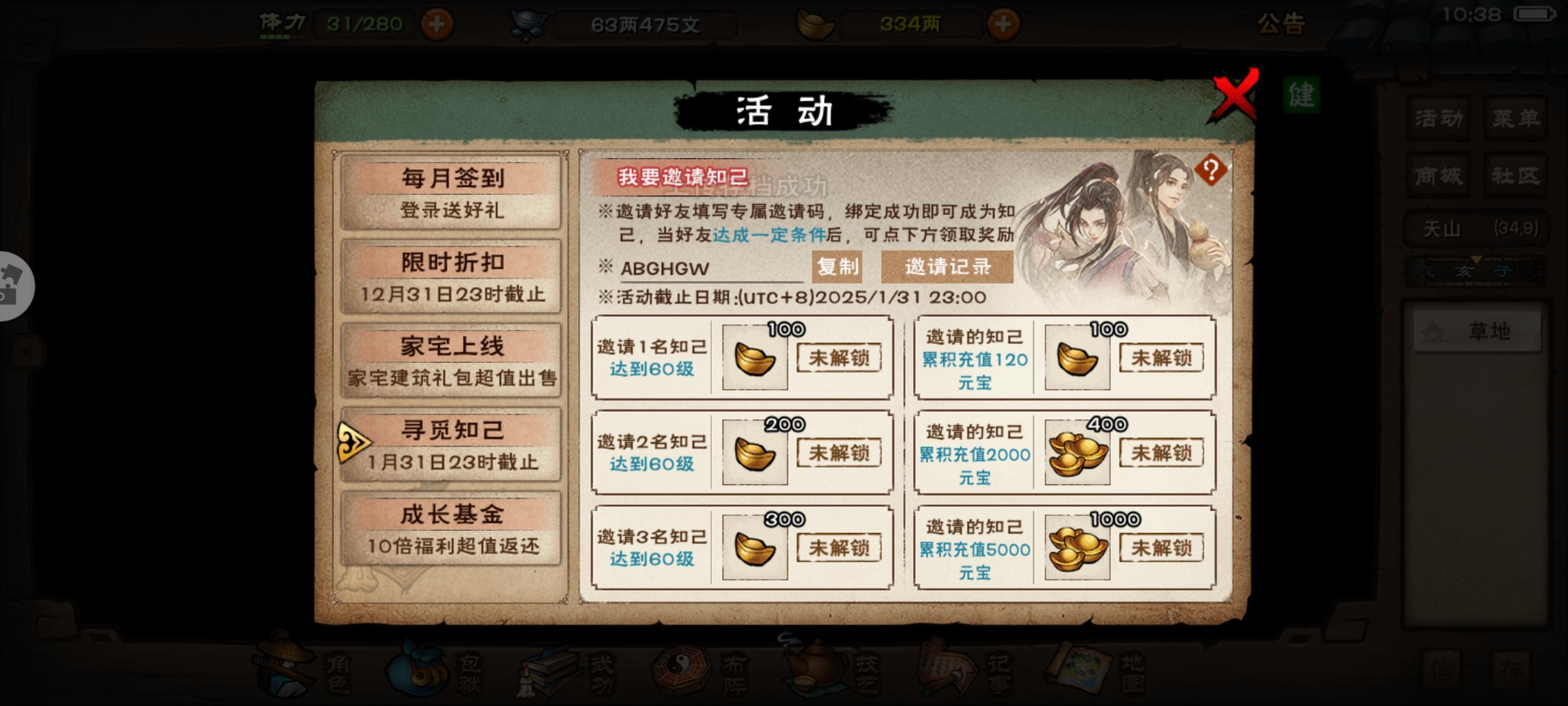Image resolution: width=1568 pixels, height=706 pixels.
Task: Switch to the 限时折扣 discount tab
Action: (450, 276)
